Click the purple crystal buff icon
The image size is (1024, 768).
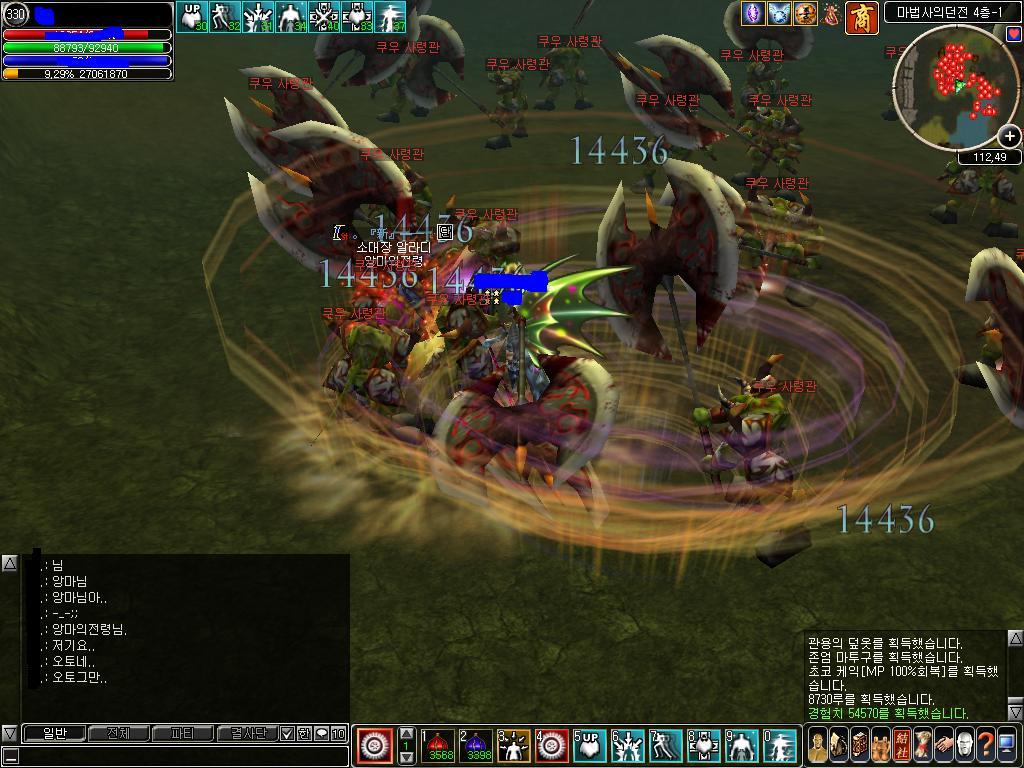752,14
